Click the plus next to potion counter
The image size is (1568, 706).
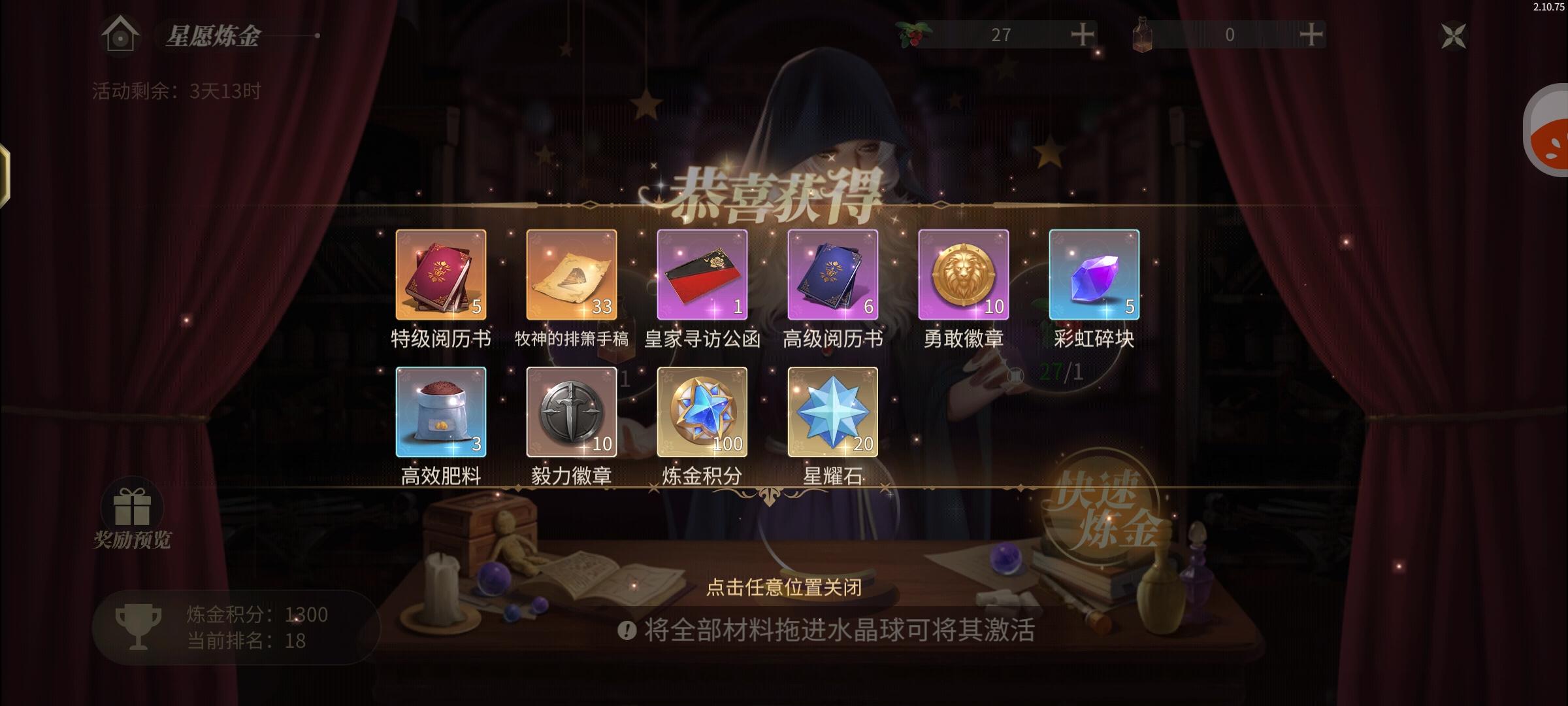1313,36
